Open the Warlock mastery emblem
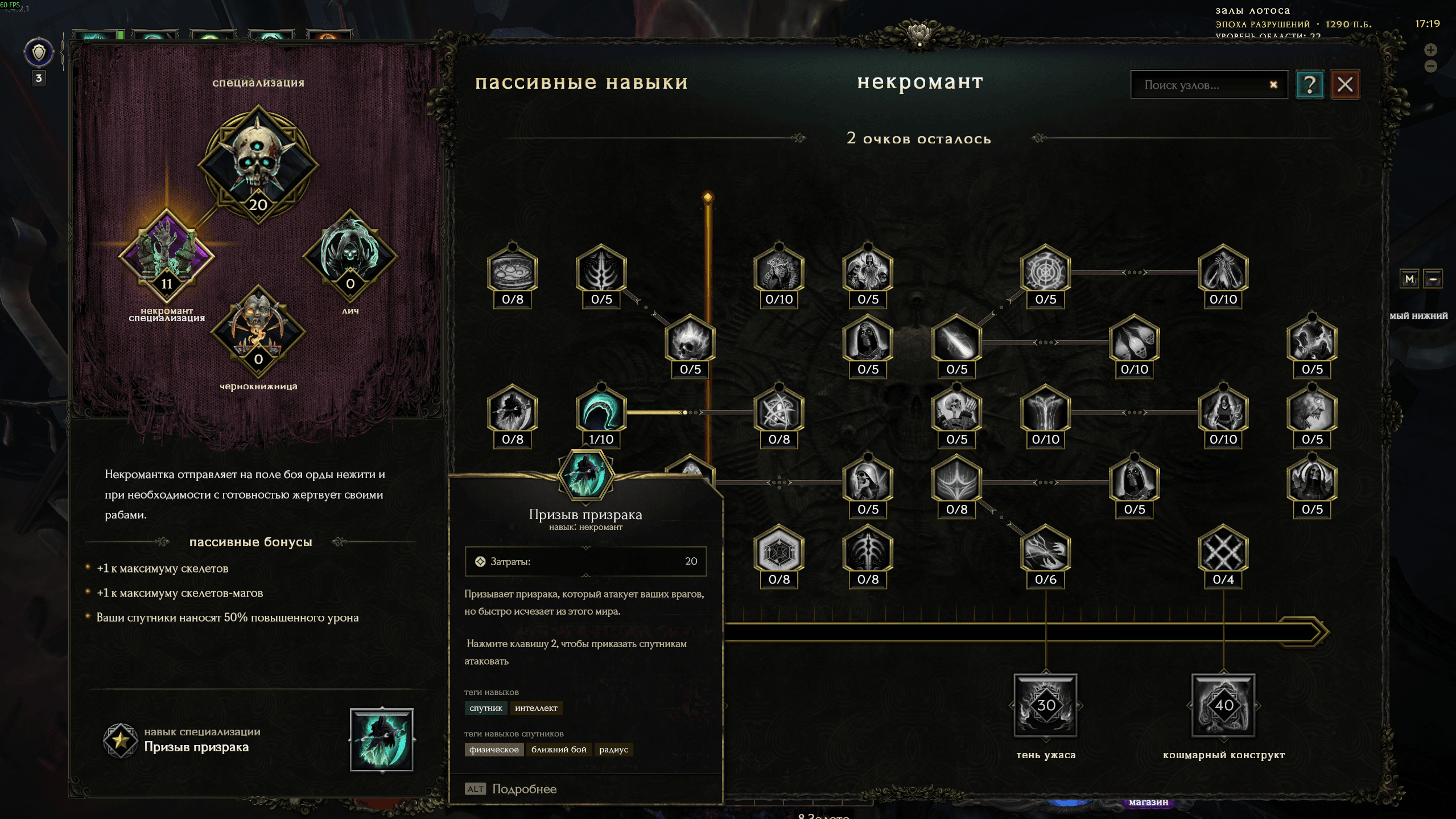1456x819 pixels. pyautogui.click(x=258, y=330)
